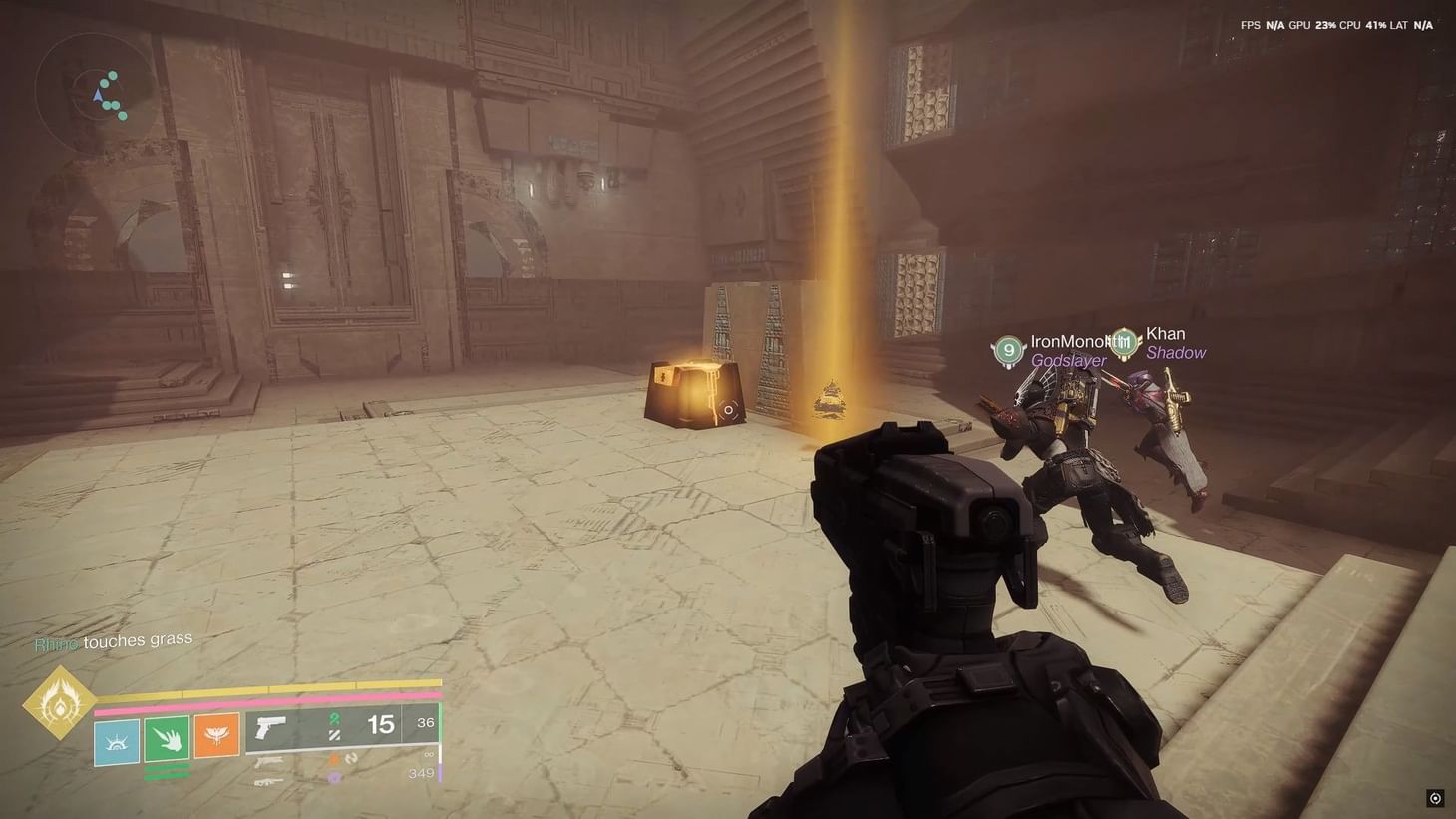Screen dimensions: 1456x819
Task: Click the blue class ability icon
Action: point(116,742)
